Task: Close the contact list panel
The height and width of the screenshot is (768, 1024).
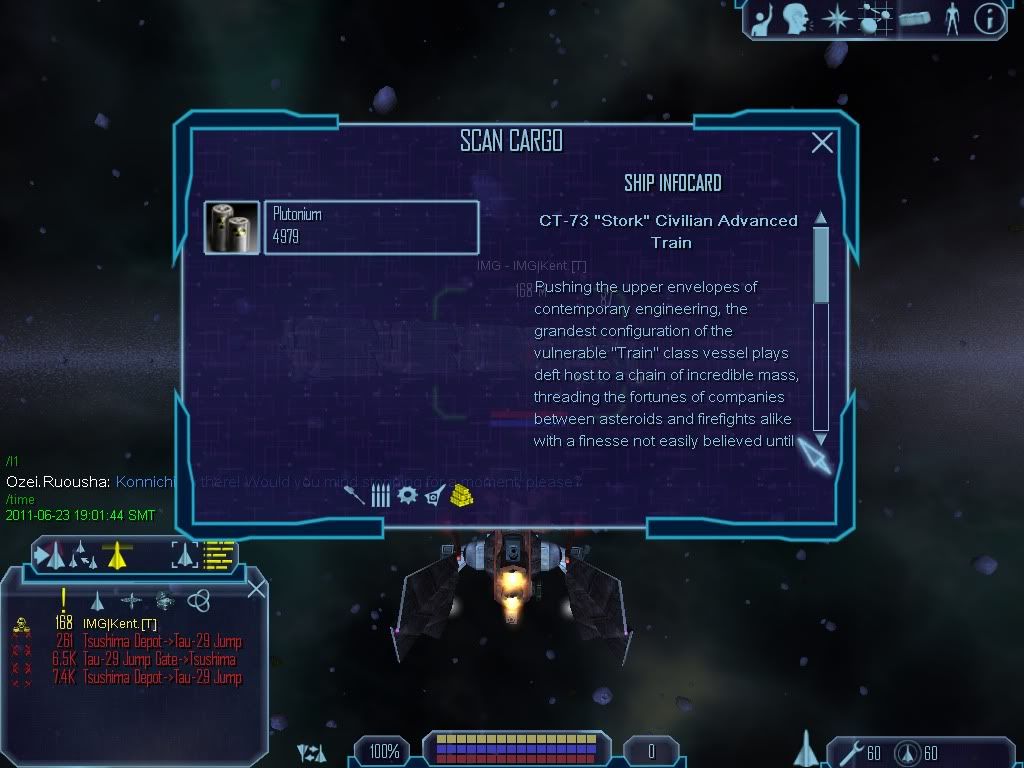Action: pyautogui.click(x=256, y=589)
